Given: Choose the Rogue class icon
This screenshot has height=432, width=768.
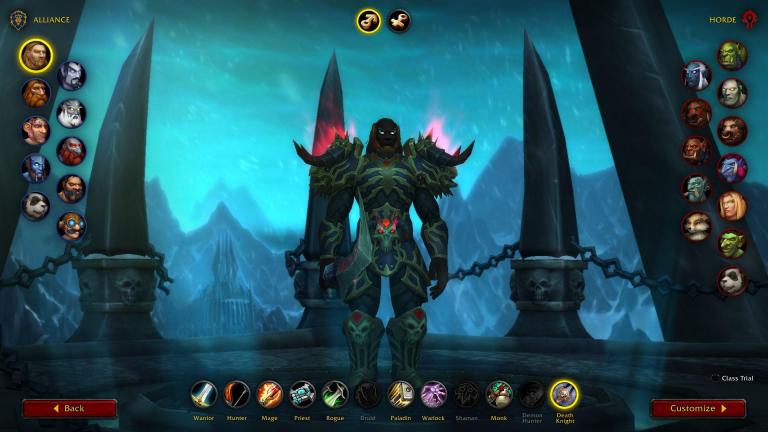Looking at the screenshot, I should 335,394.
